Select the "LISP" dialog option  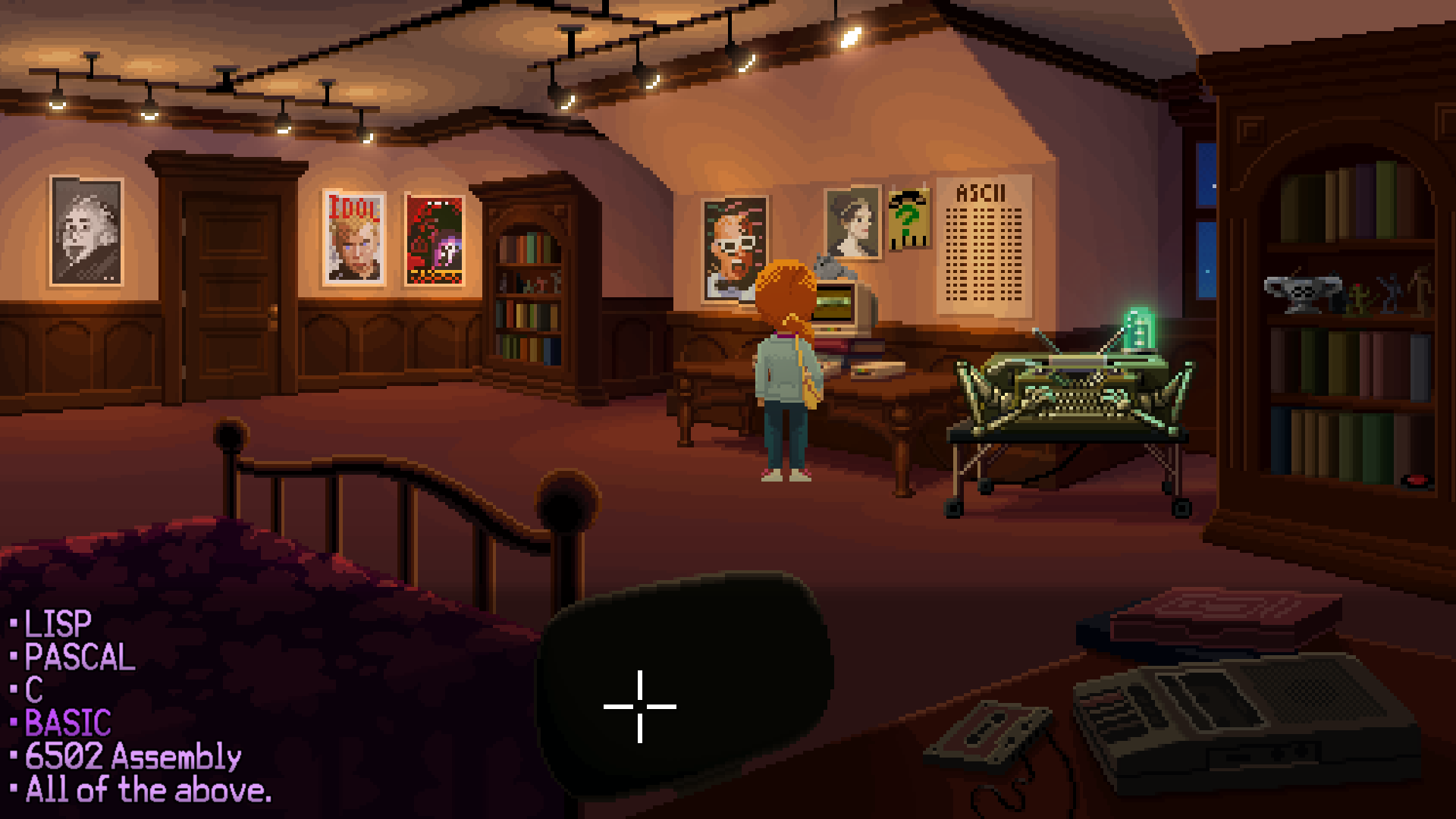point(57,623)
